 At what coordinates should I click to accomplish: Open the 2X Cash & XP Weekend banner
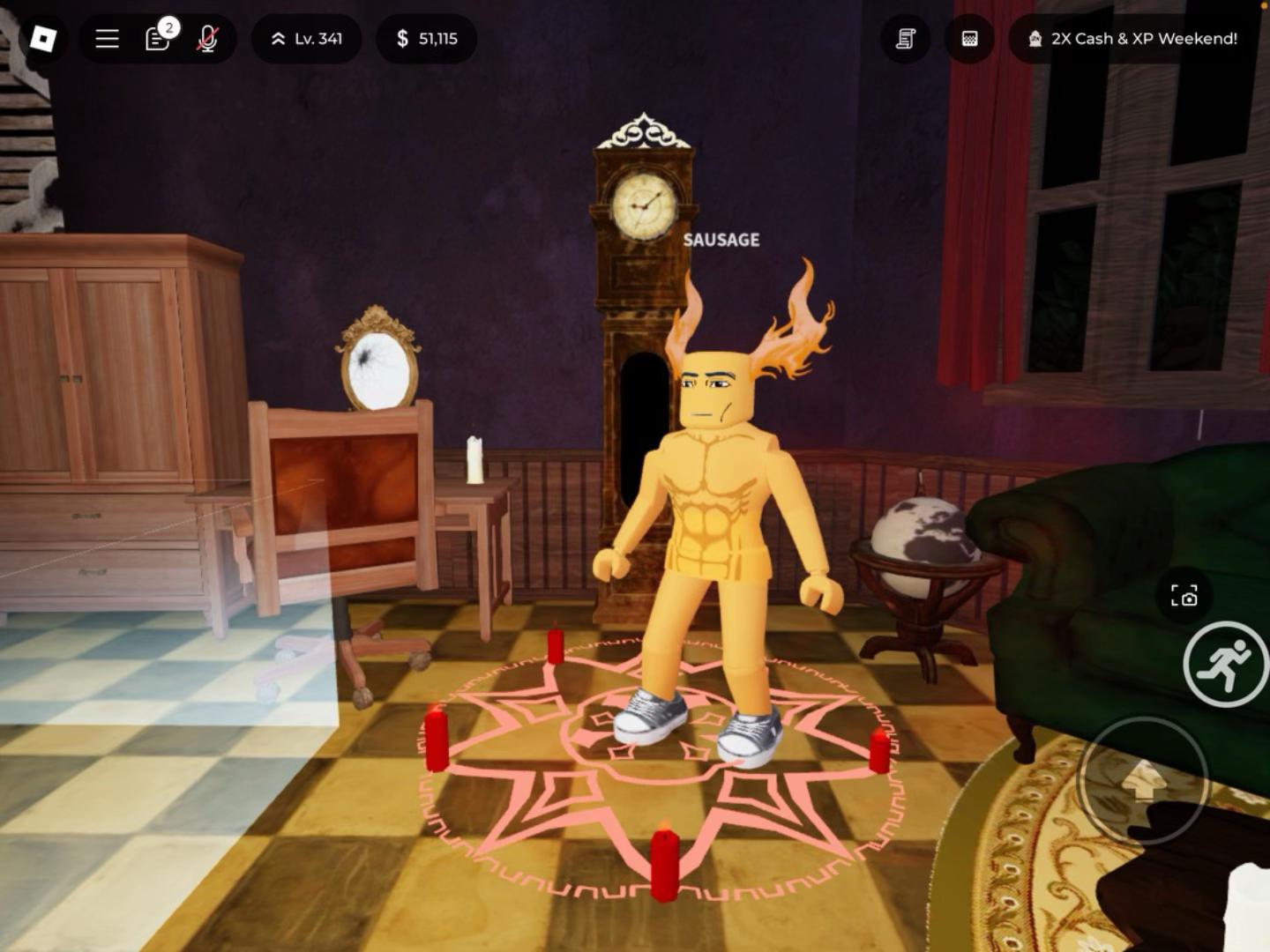click(x=1133, y=39)
